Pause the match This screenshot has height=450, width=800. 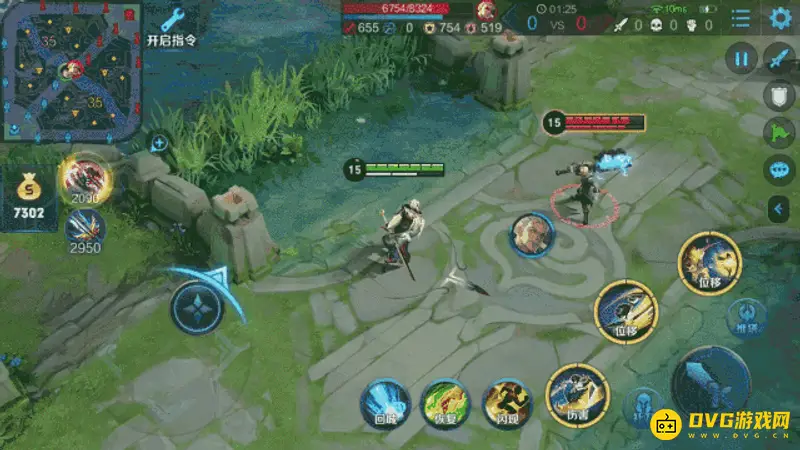[x=741, y=59]
